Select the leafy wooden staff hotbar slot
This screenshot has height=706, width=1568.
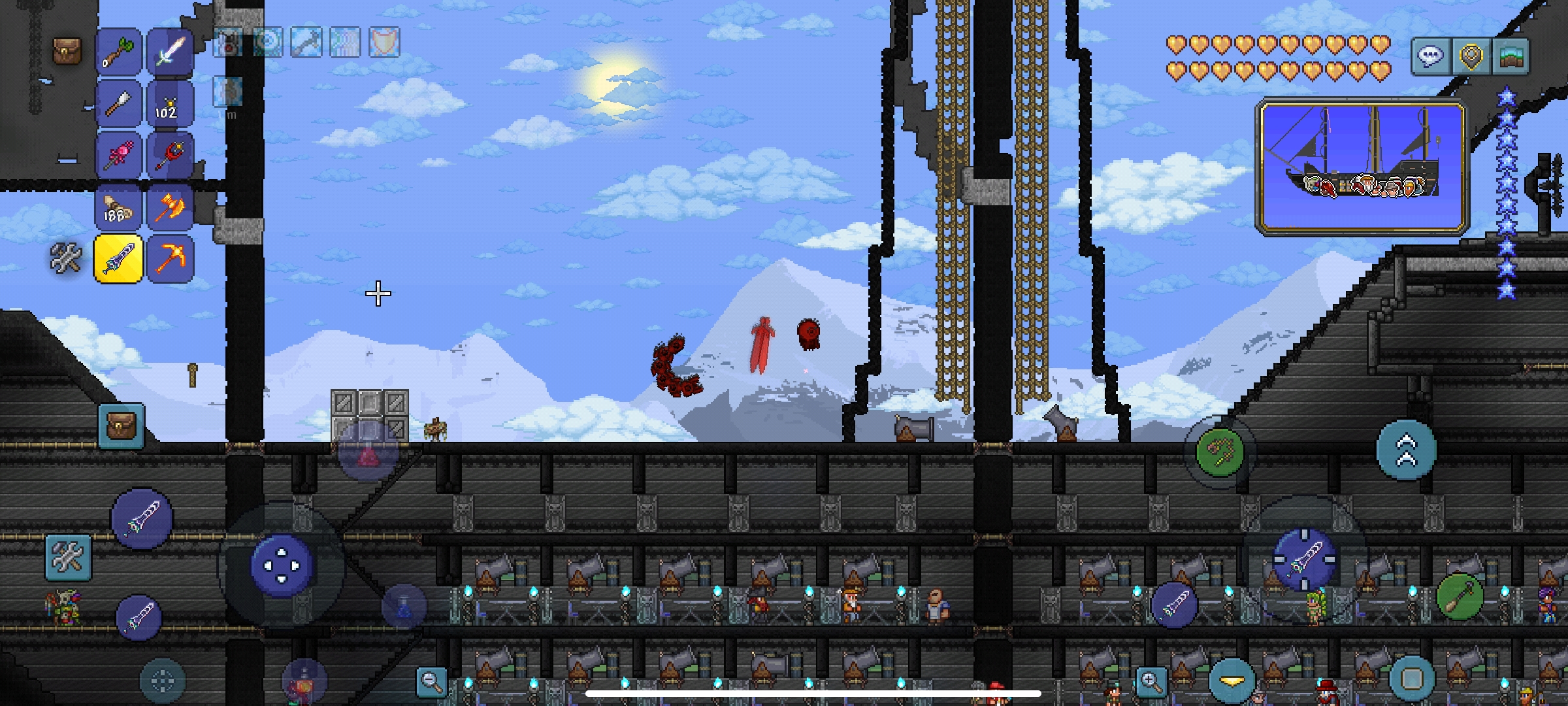[118, 51]
